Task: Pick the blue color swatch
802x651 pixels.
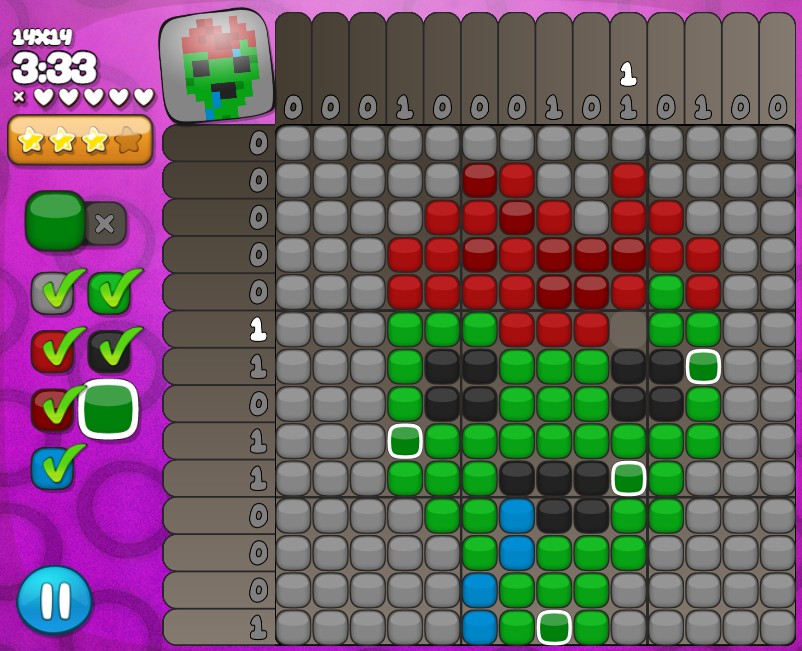Action: [x=51, y=467]
